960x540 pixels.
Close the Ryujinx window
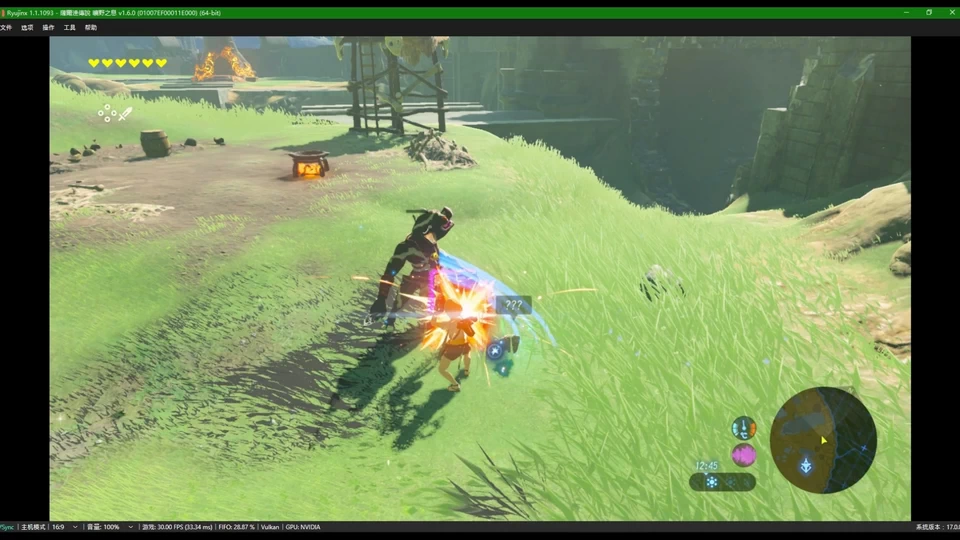(x=951, y=12)
